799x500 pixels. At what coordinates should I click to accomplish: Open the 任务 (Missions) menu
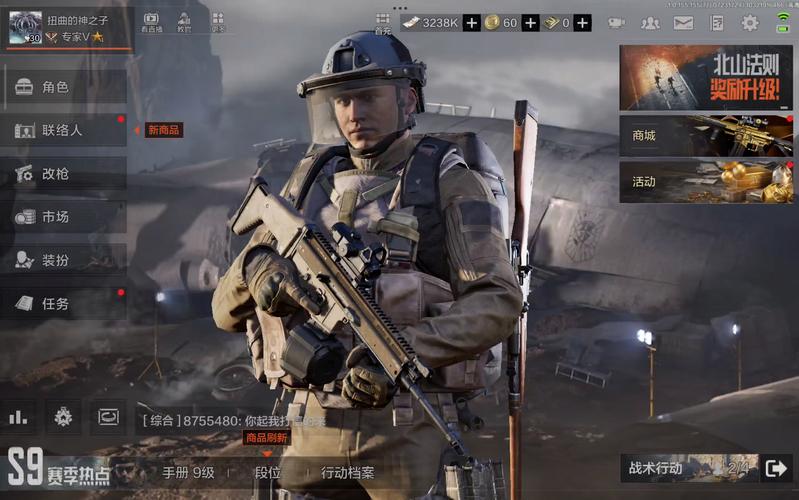pyautogui.click(x=63, y=303)
